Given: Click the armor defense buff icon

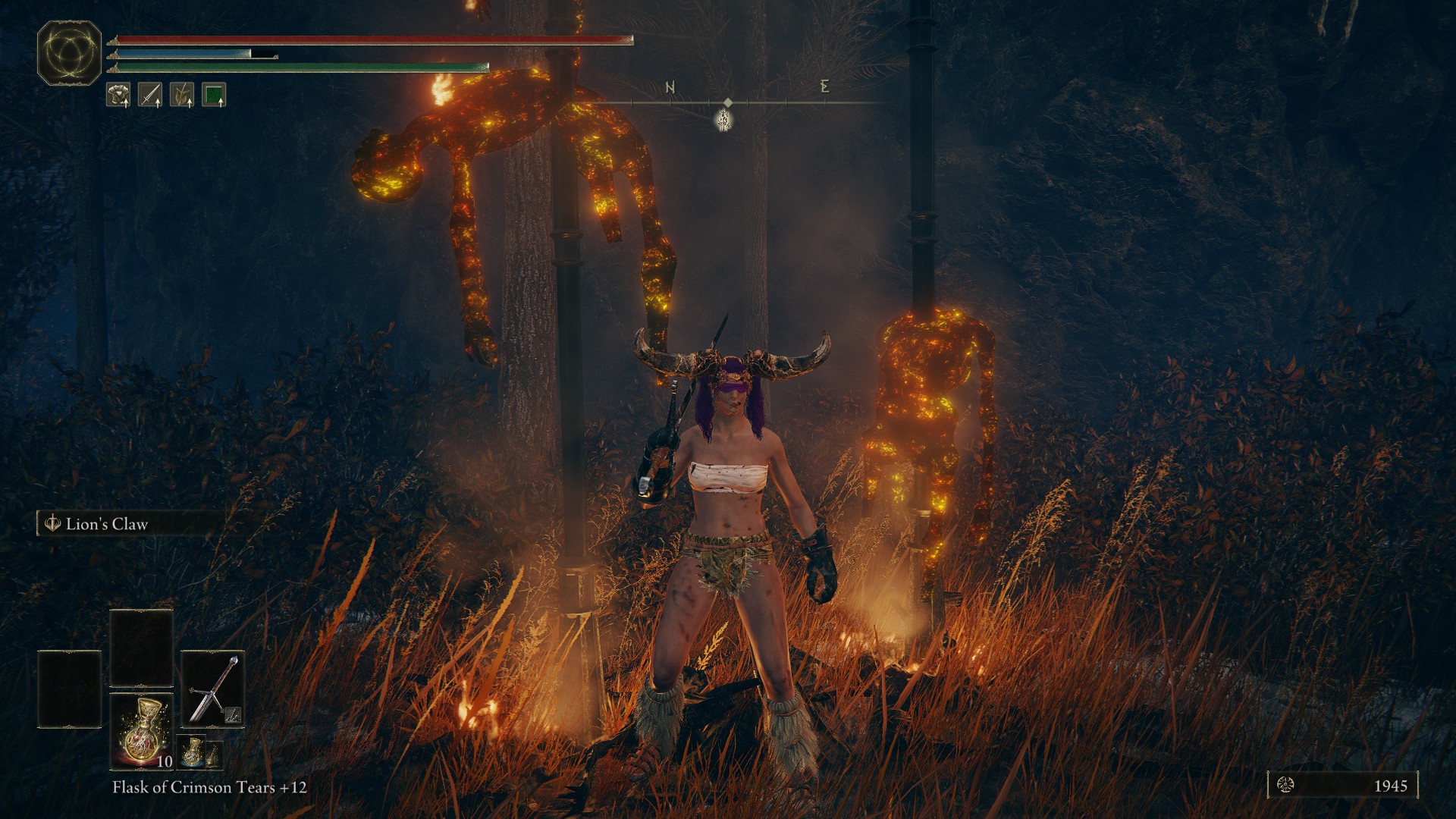Looking at the screenshot, I should click(118, 95).
